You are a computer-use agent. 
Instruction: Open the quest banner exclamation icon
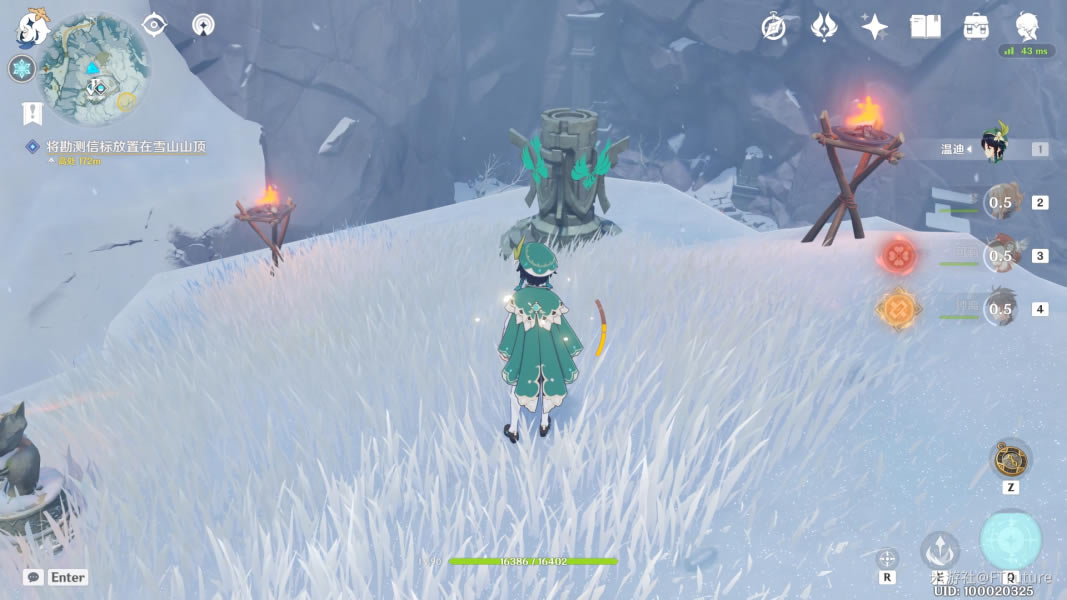32,113
